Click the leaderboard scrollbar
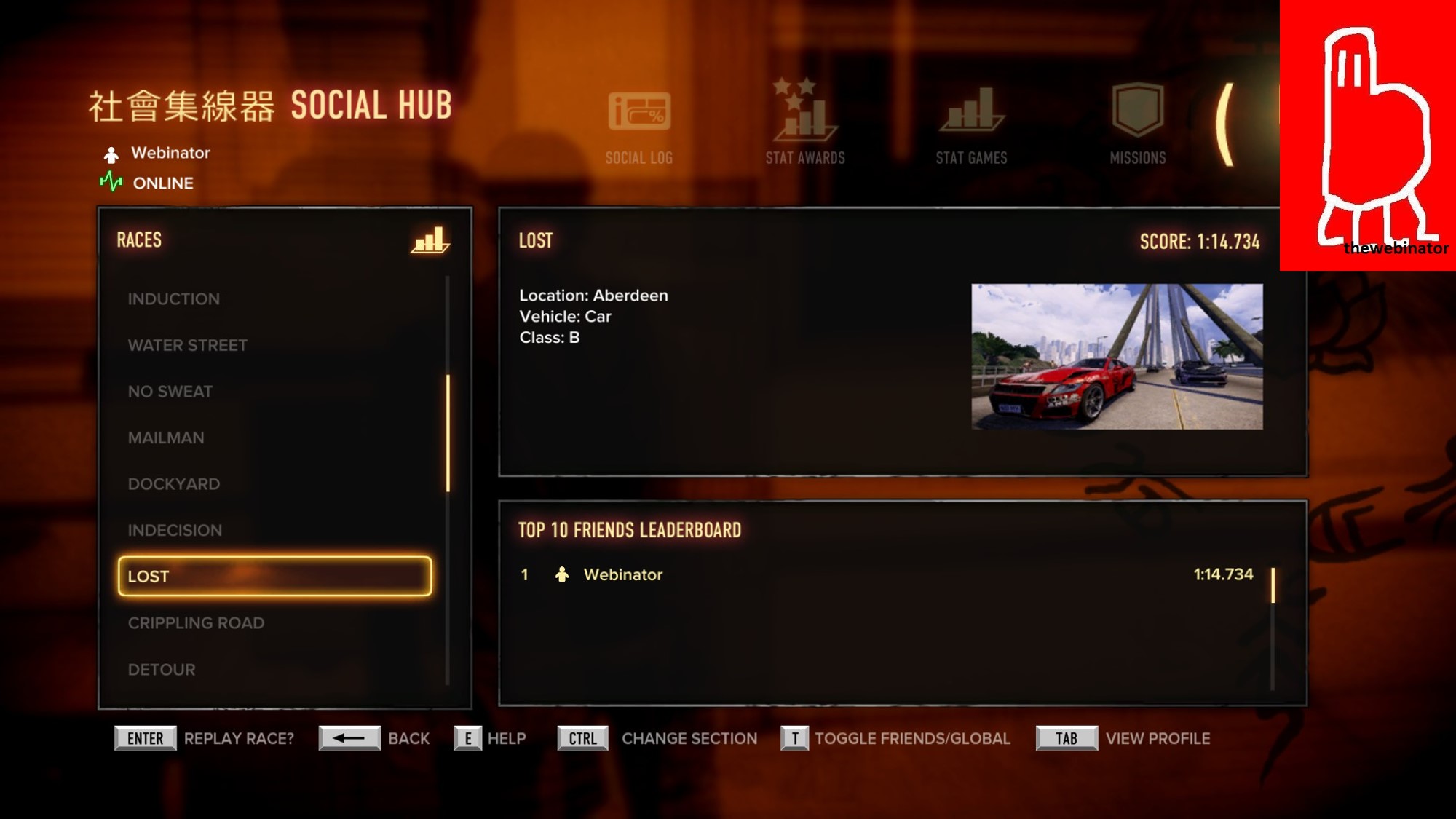The height and width of the screenshot is (819, 1456). click(x=1273, y=585)
